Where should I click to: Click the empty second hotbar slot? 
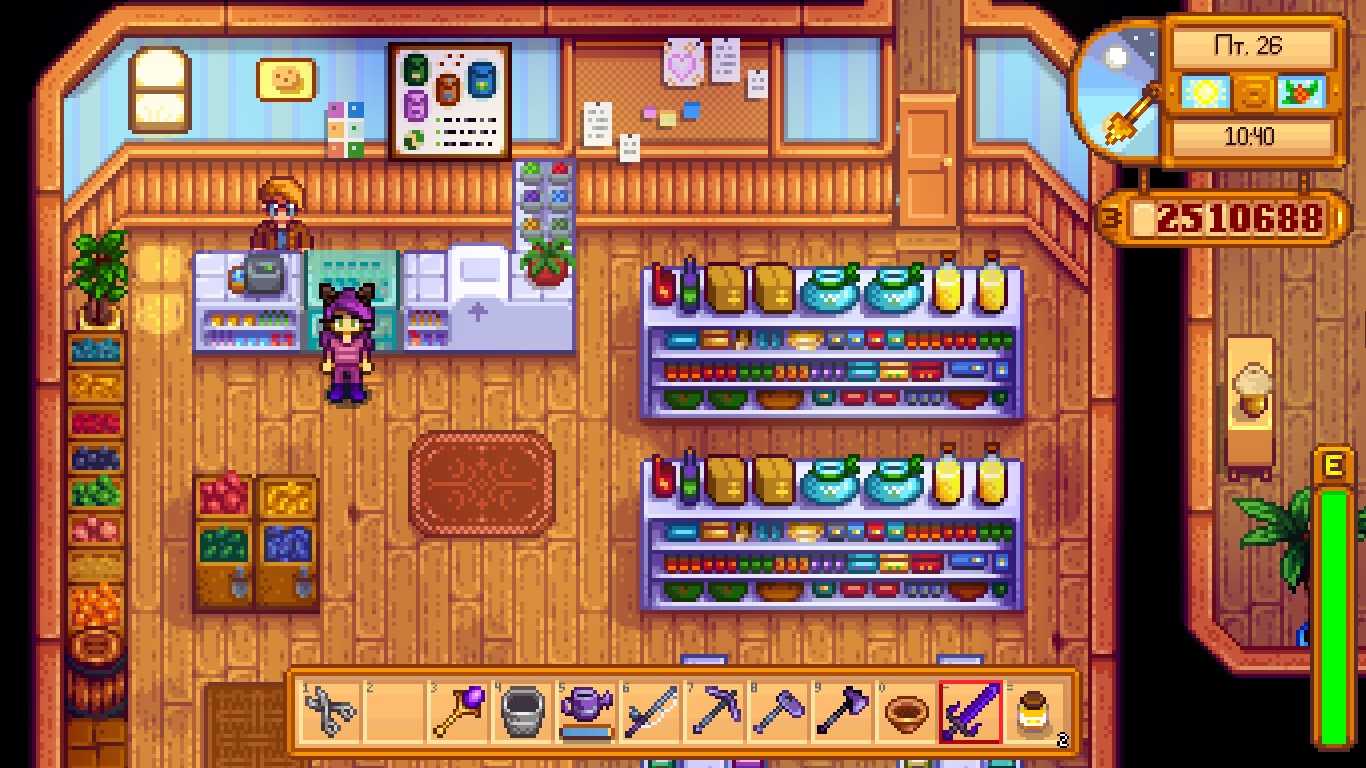tap(394, 713)
